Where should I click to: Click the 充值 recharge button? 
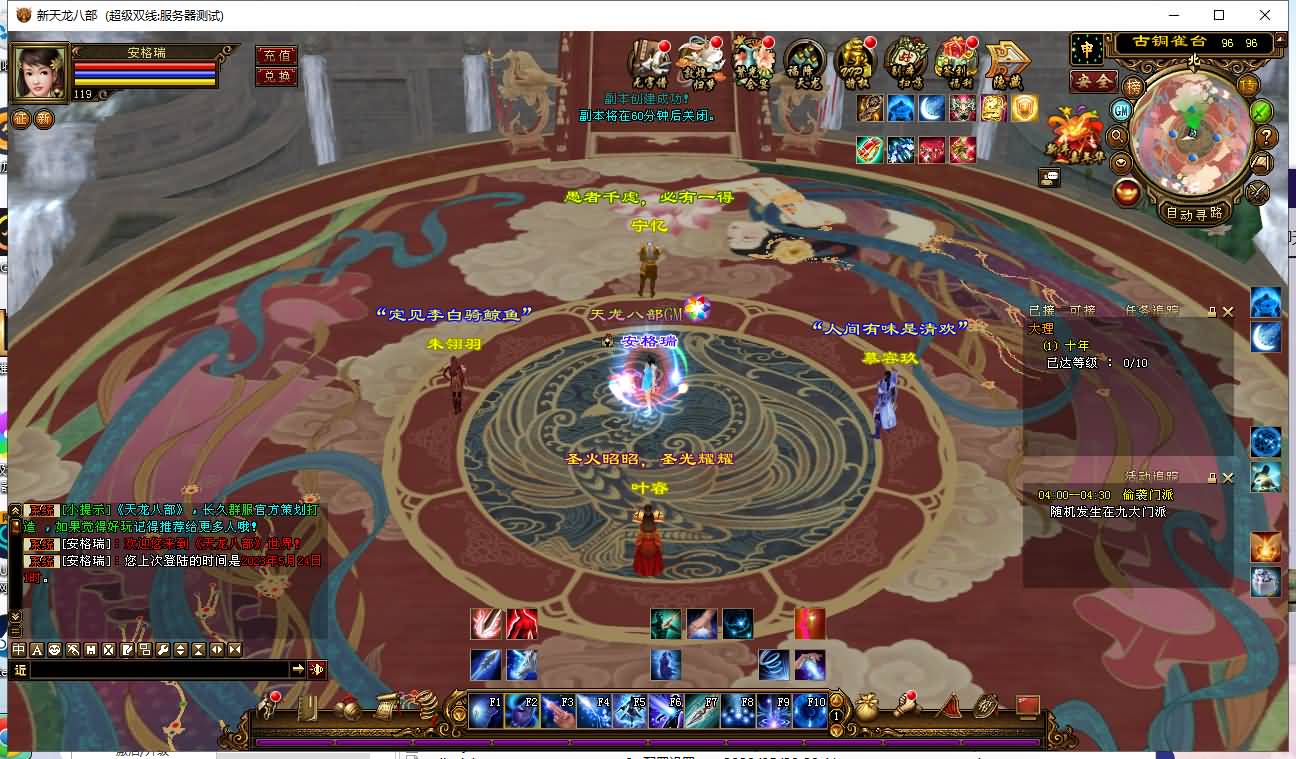277,54
